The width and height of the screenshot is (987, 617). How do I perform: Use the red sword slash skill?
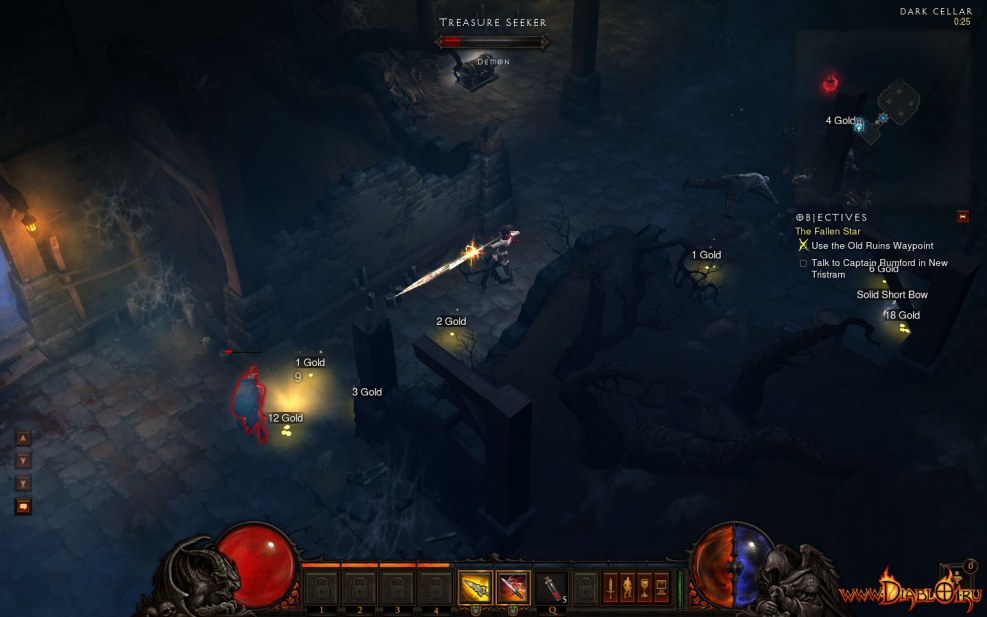coord(513,587)
